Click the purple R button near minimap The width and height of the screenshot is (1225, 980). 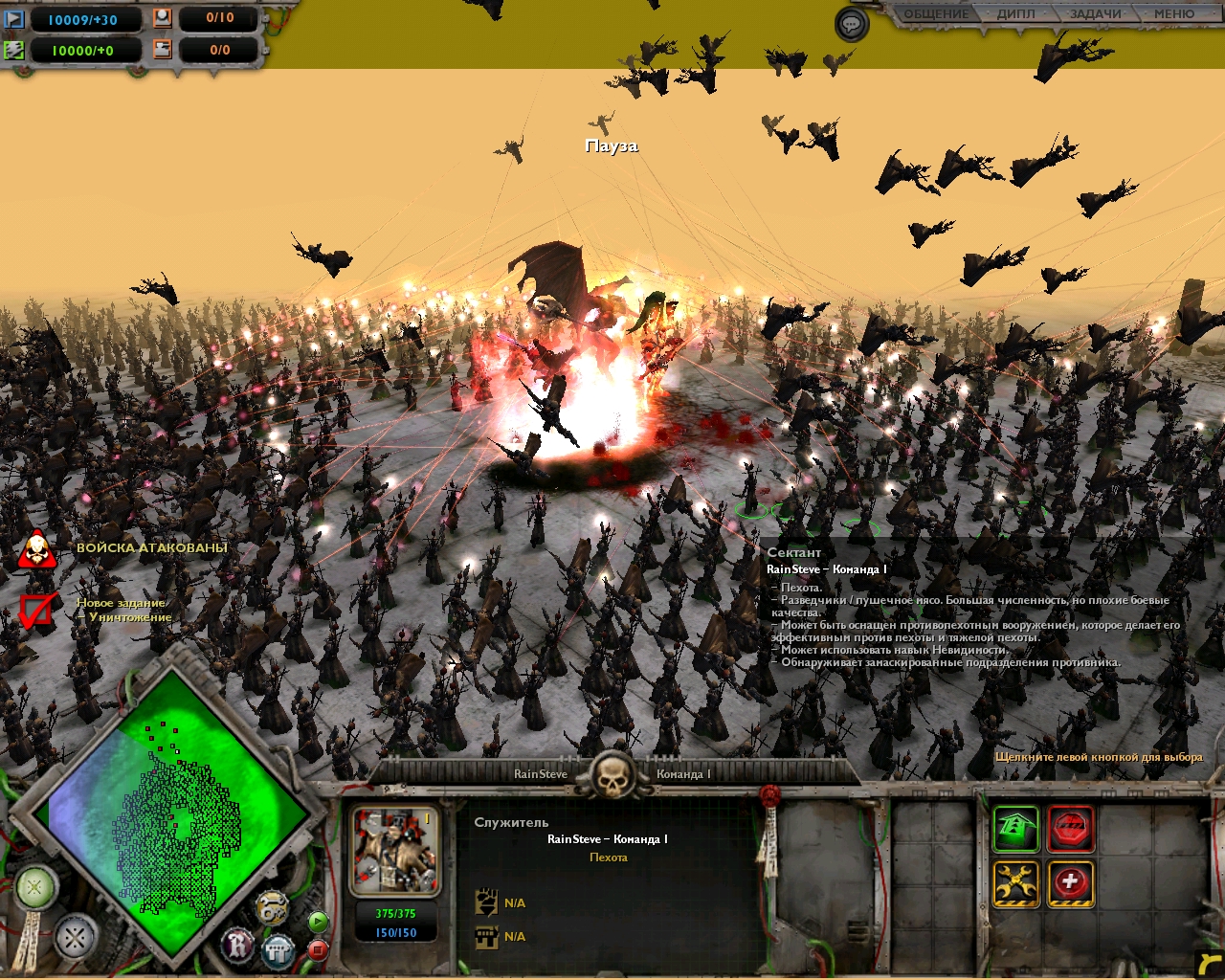pos(238,946)
